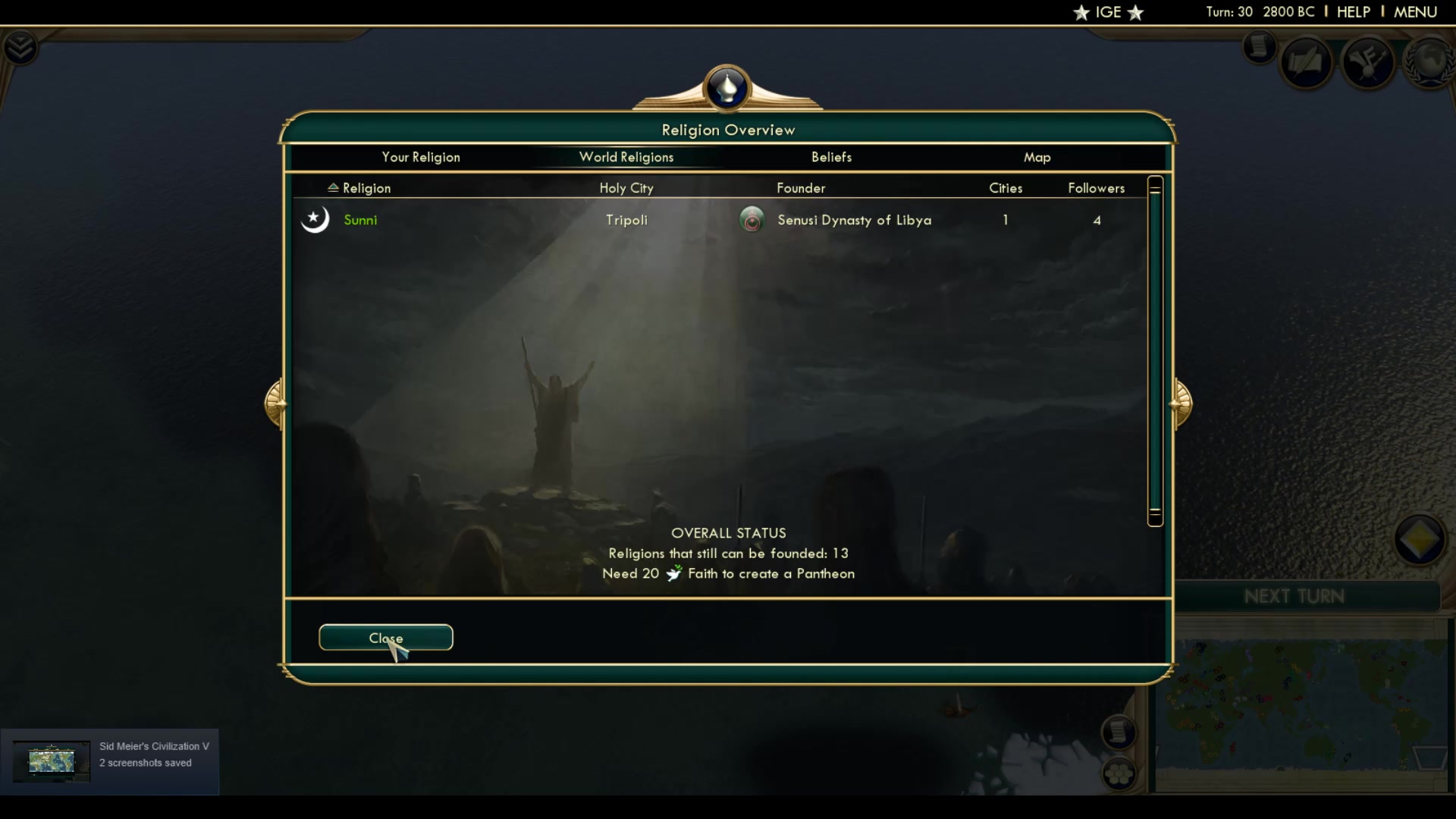Collapse the panel with the top-left double chevron
The width and height of the screenshot is (1456, 819).
tap(20, 47)
